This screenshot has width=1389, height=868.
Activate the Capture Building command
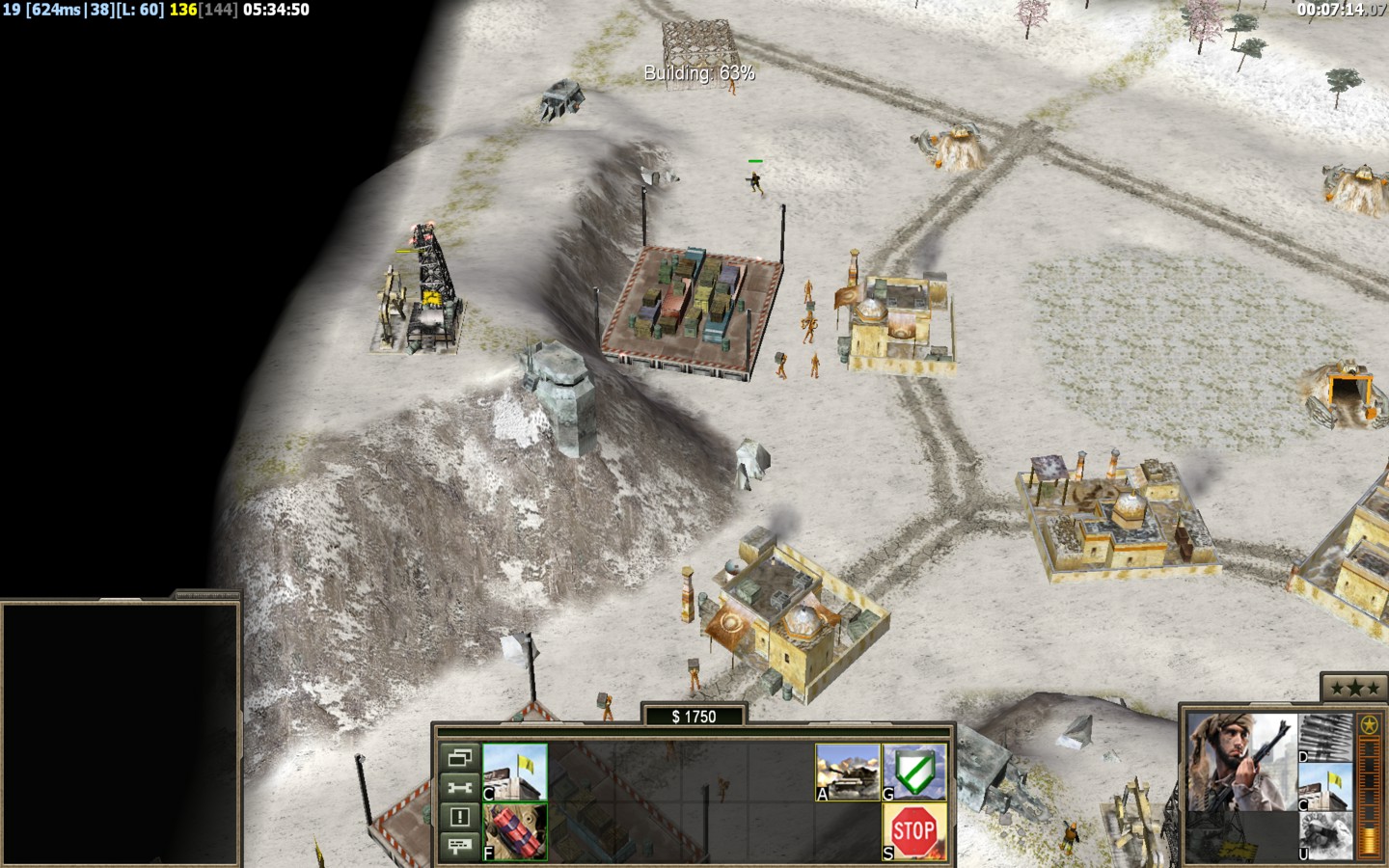coord(515,772)
